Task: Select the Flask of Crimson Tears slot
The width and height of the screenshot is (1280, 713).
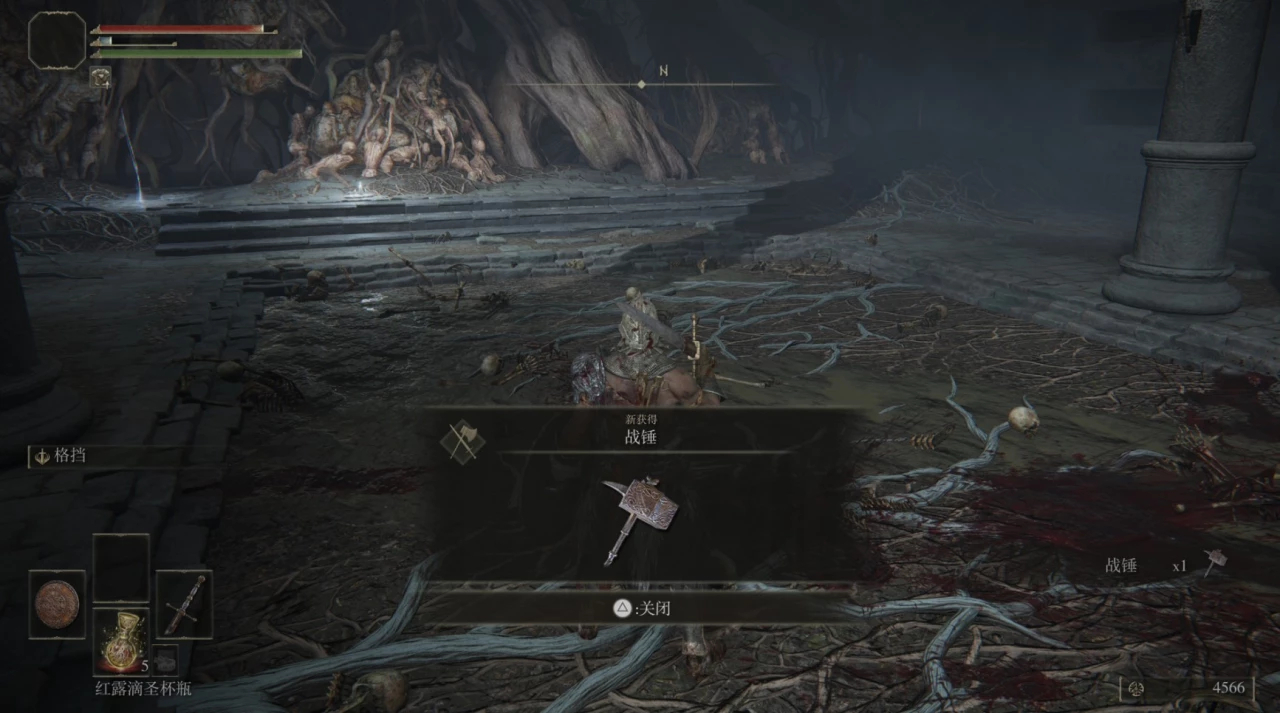Action: (x=121, y=641)
